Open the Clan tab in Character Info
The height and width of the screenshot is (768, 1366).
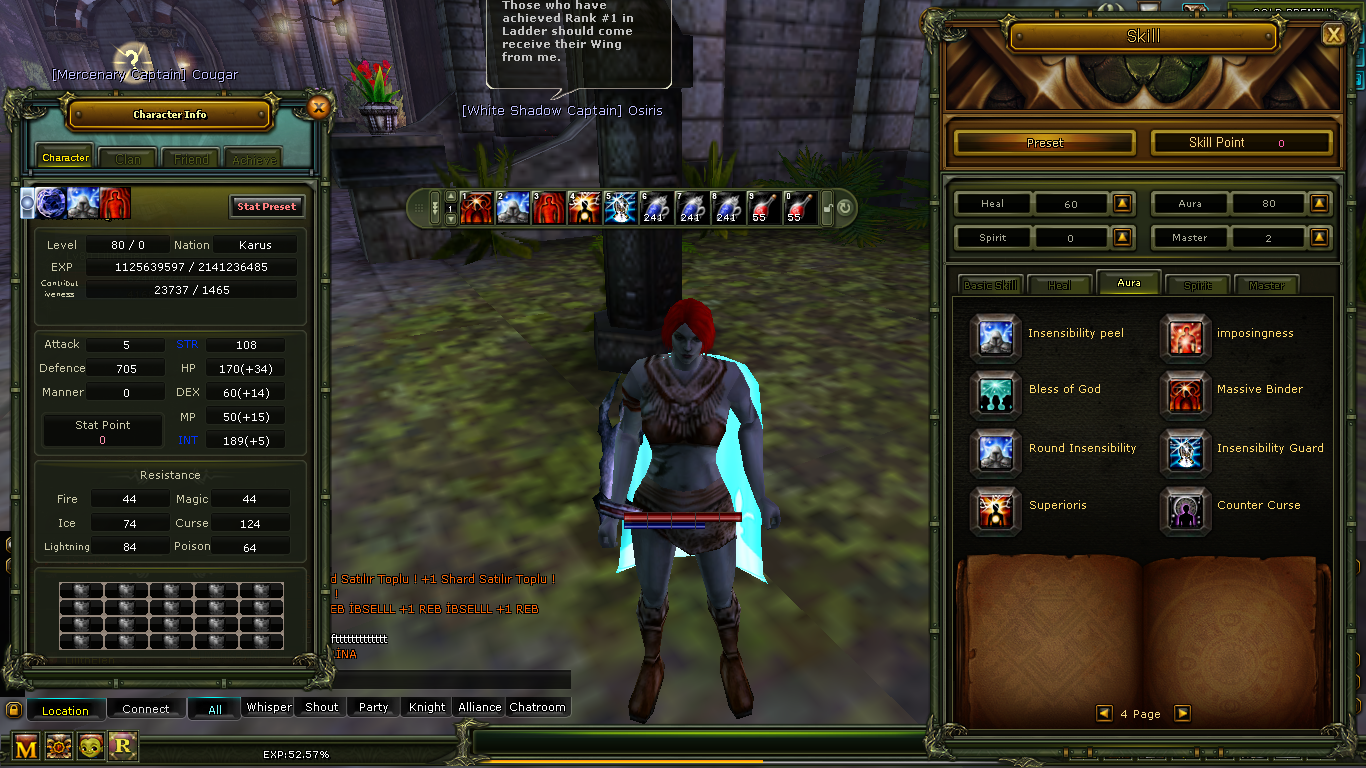(127, 157)
